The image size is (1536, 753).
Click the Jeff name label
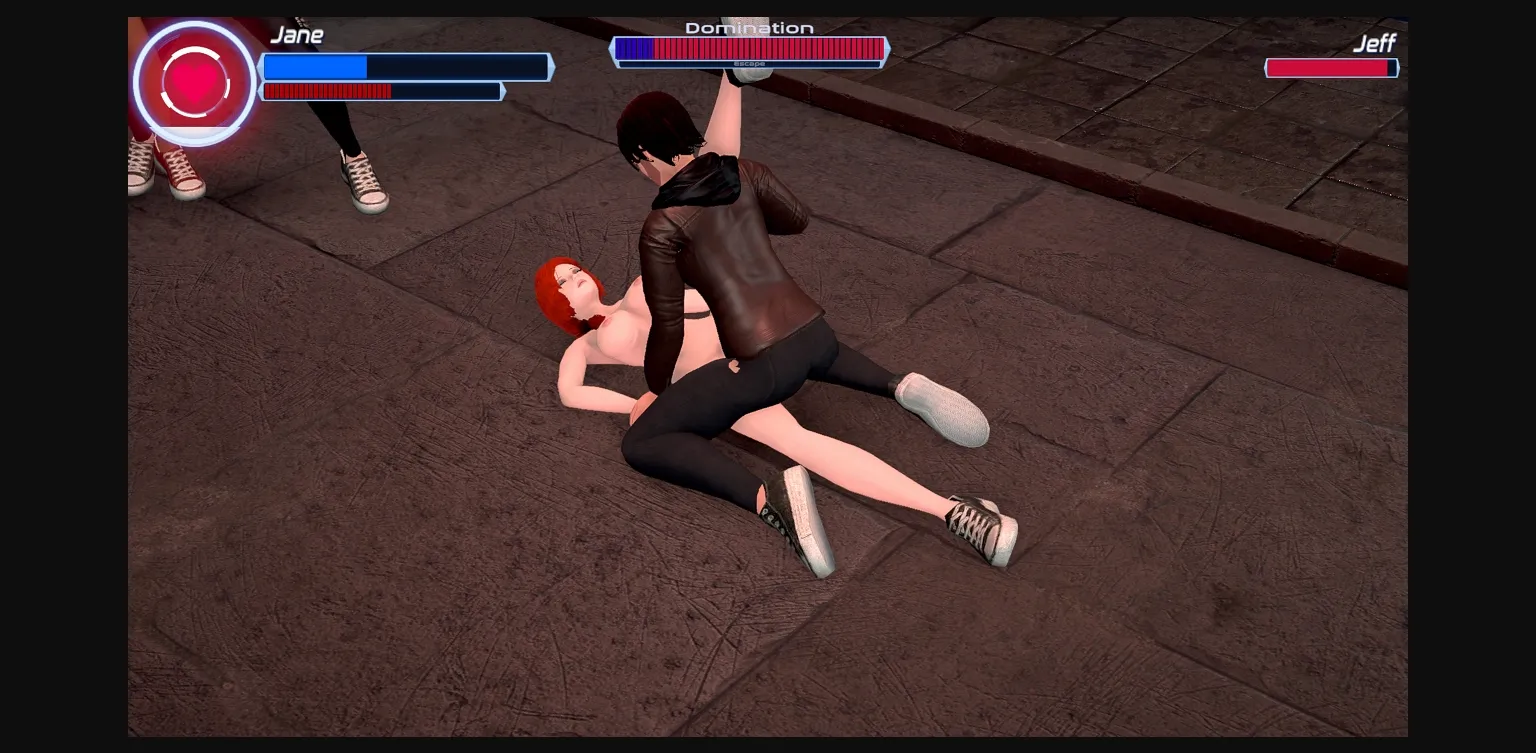[x=1375, y=44]
